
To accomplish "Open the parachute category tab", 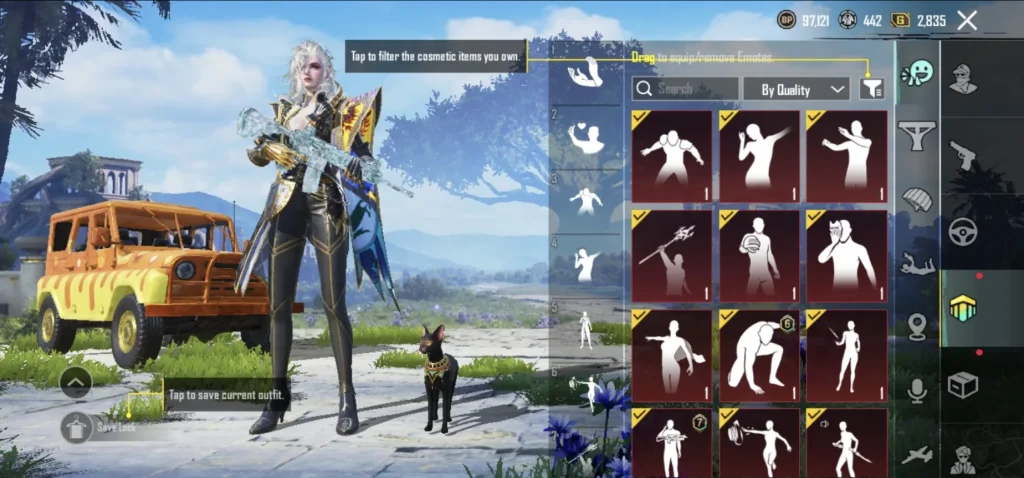I will pyautogui.click(x=917, y=199).
